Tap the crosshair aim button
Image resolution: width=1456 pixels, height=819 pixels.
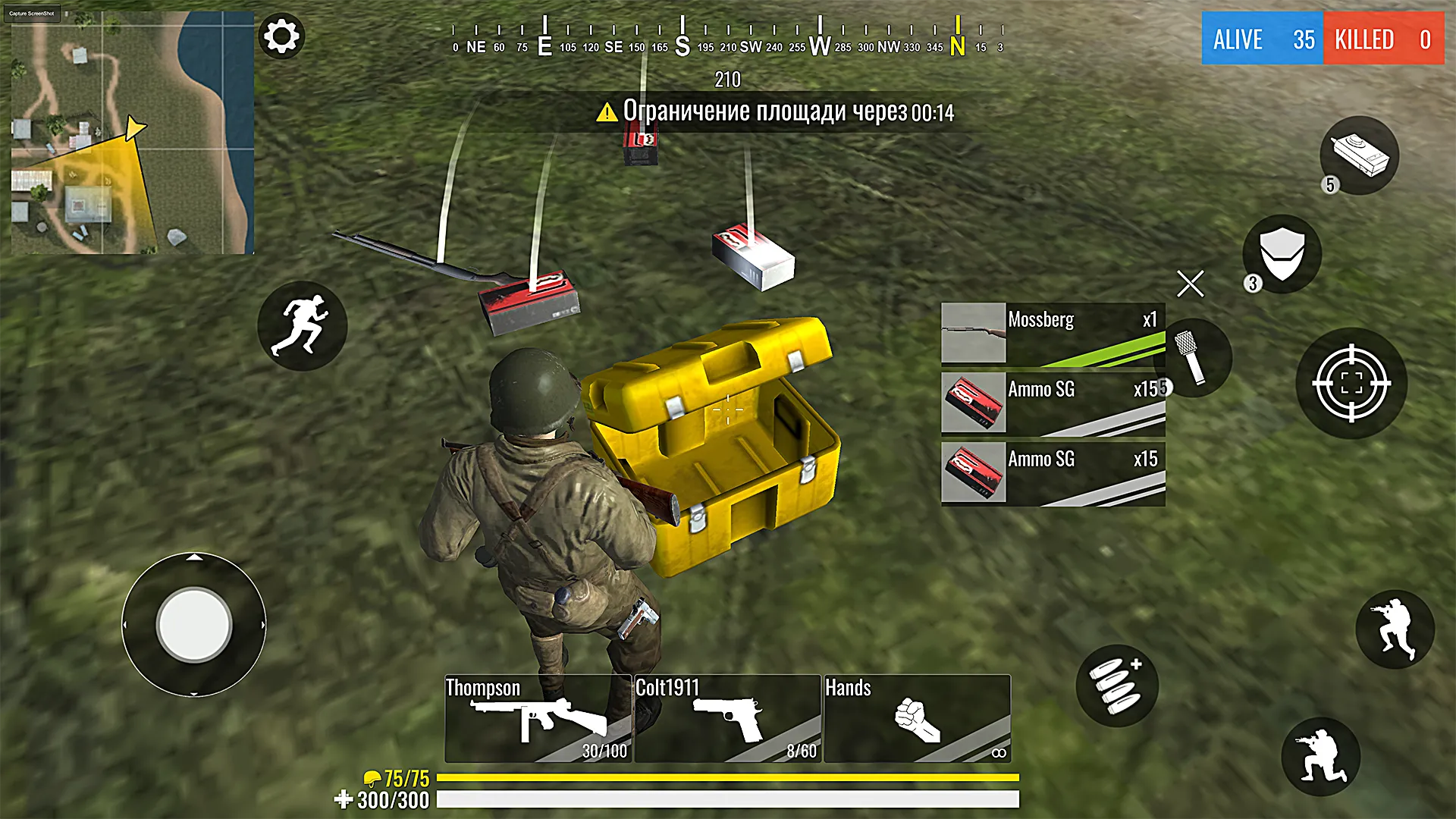tap(1351, 383)
